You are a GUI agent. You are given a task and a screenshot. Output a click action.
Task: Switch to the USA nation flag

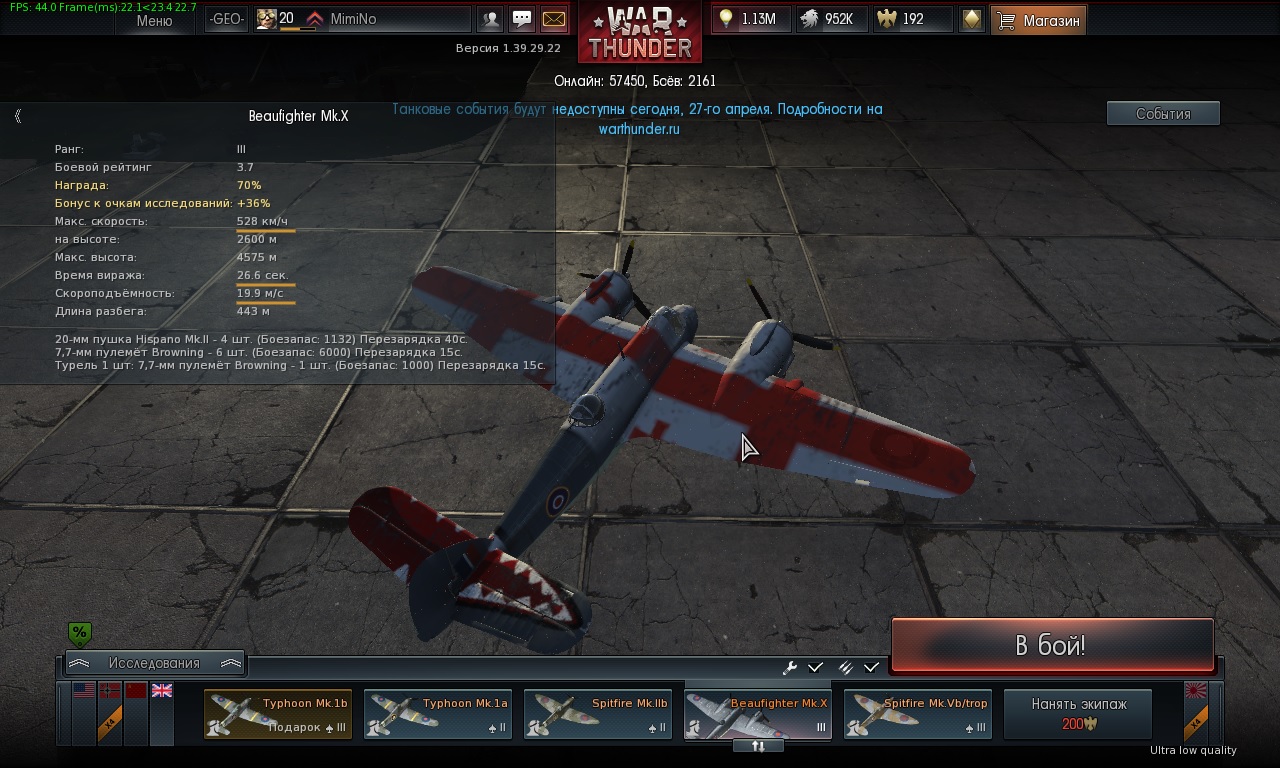[83, 691]
